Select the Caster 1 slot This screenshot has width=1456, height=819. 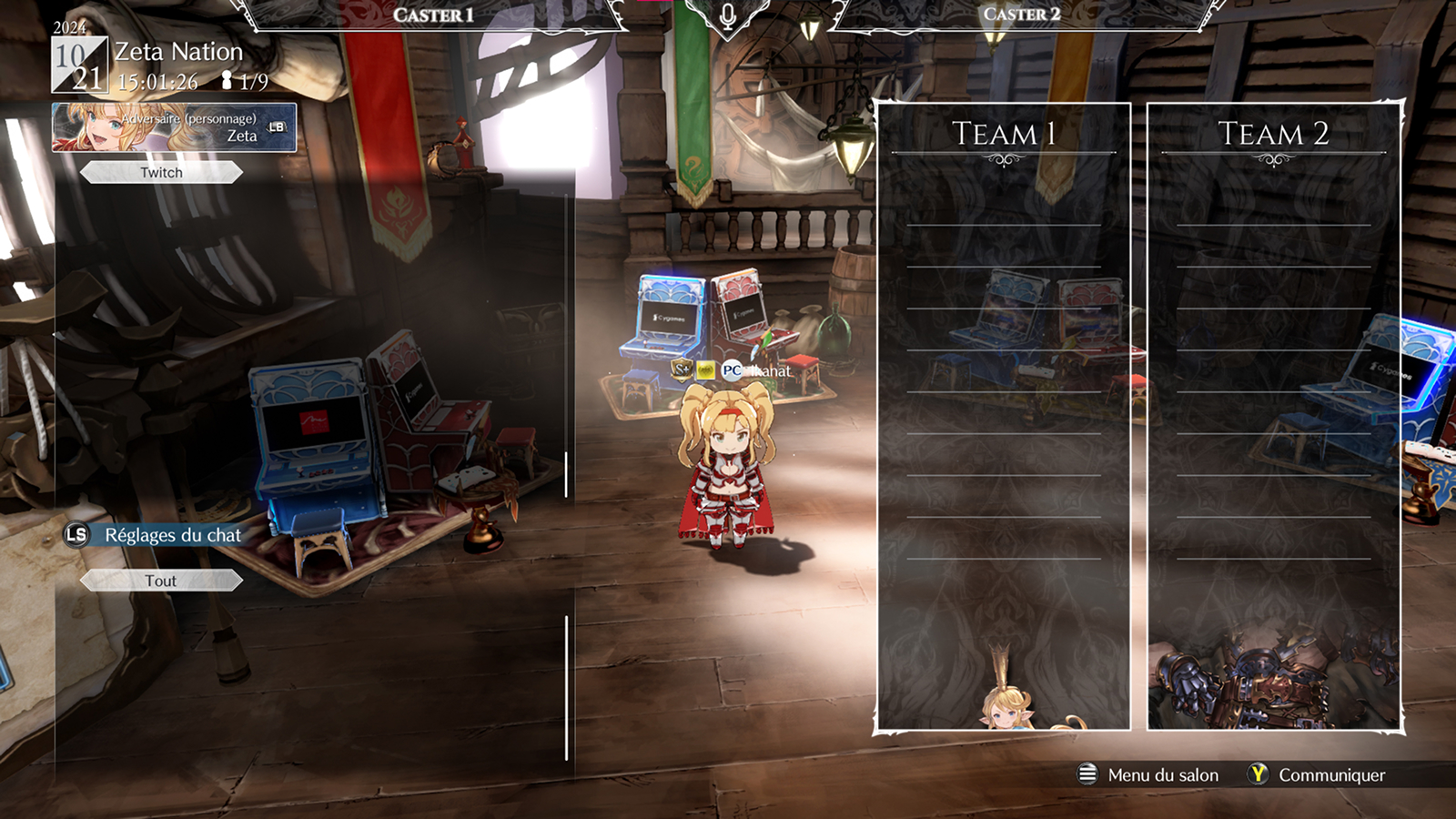coord(433,15)
